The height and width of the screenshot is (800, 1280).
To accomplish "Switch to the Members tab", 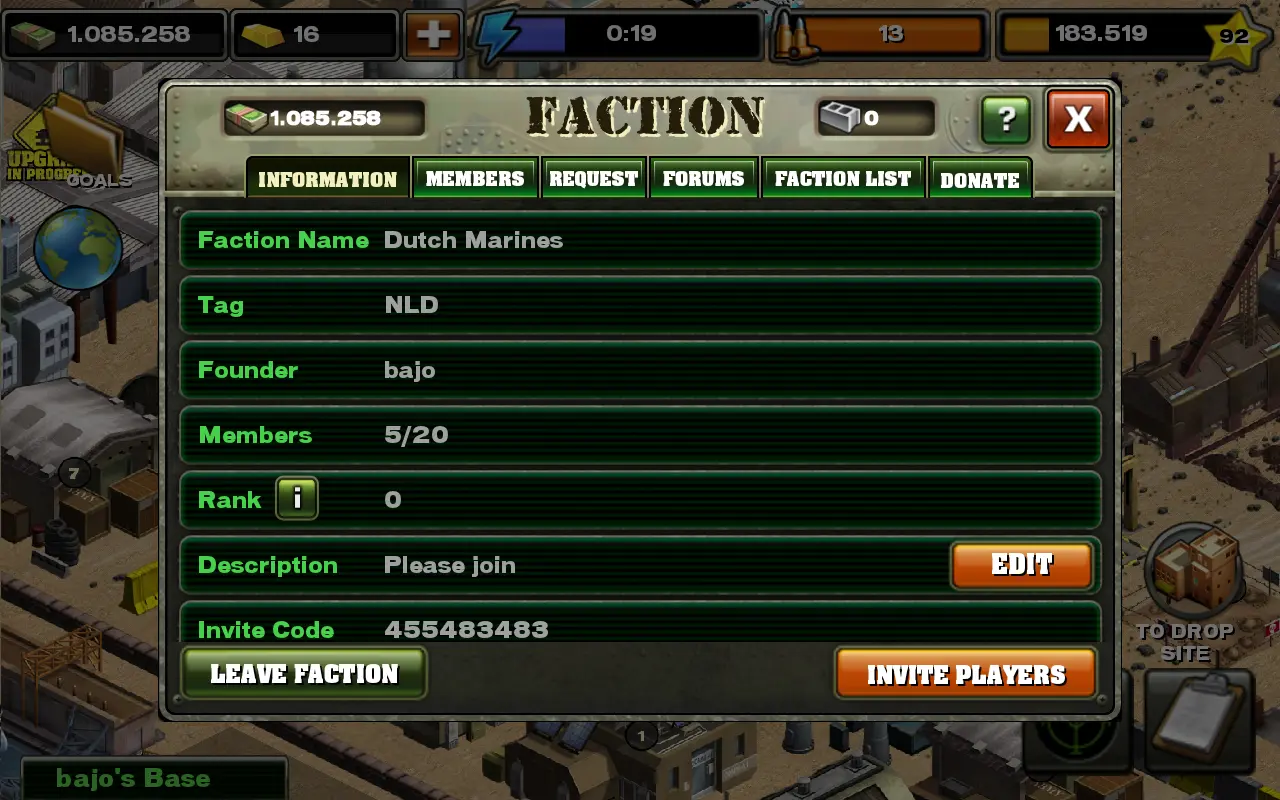I will click(x=475, y=179).
